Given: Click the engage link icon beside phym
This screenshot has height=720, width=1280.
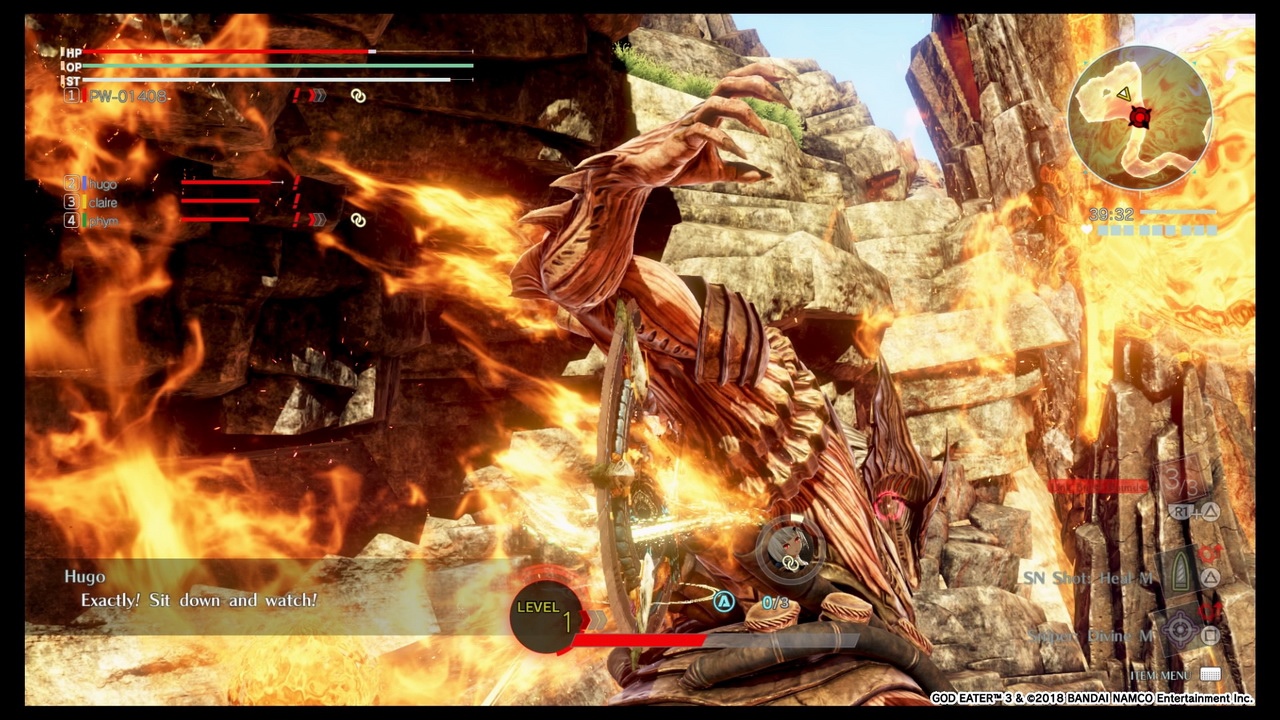Looking at the screenshot, I should (x=358, y=220).
